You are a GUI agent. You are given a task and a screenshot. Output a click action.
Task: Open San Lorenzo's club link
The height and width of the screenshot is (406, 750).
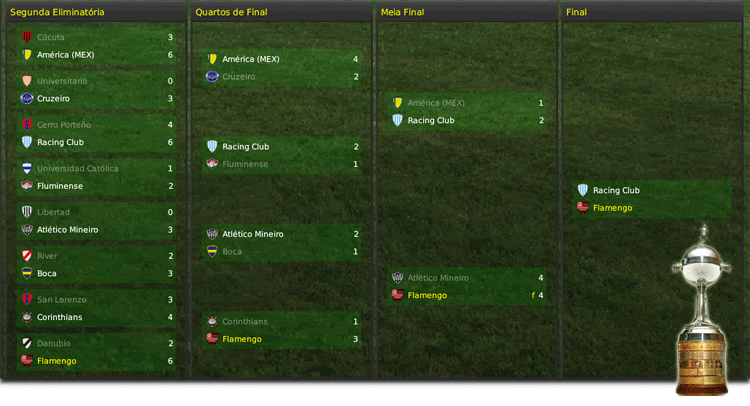[x=62, y=299]
